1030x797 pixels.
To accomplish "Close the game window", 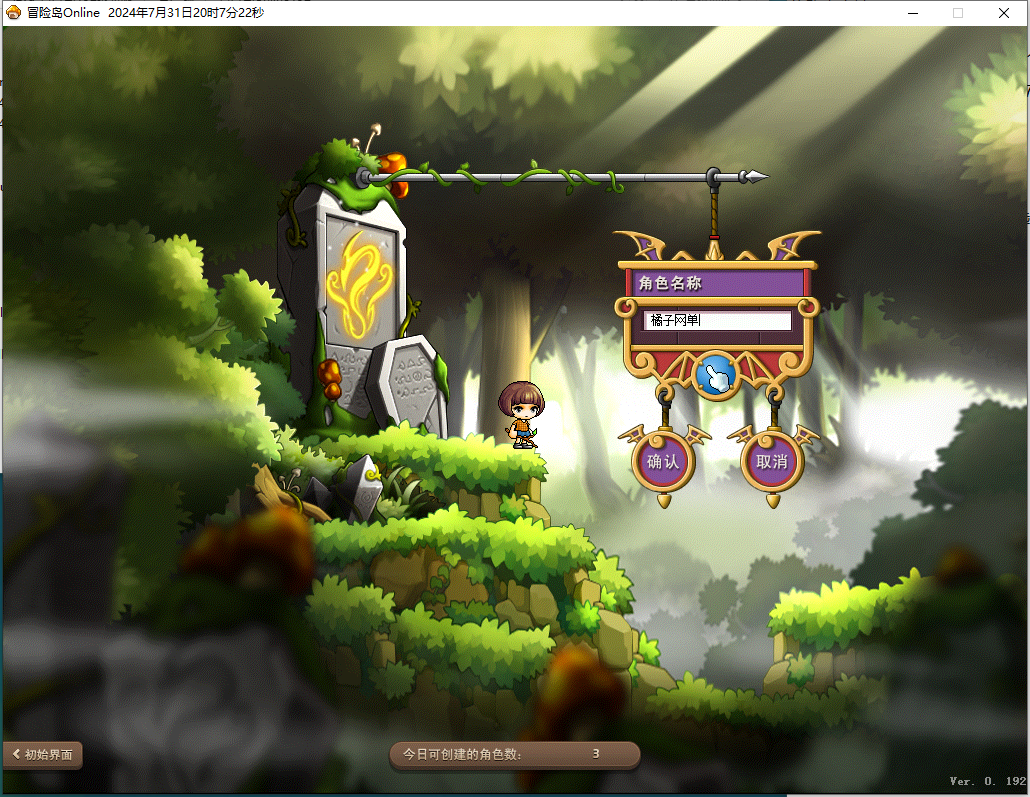I will (1004, 13).
